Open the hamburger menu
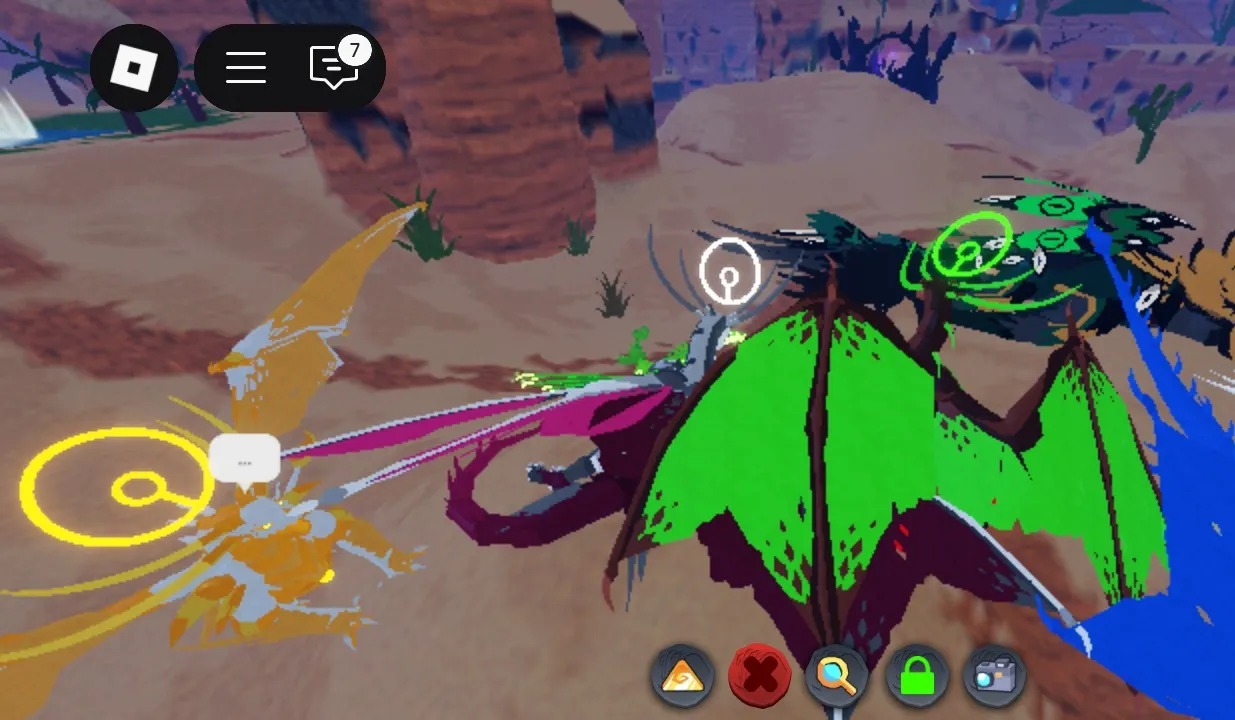This screenshot has height=720, width=1235. pos(245,68)
